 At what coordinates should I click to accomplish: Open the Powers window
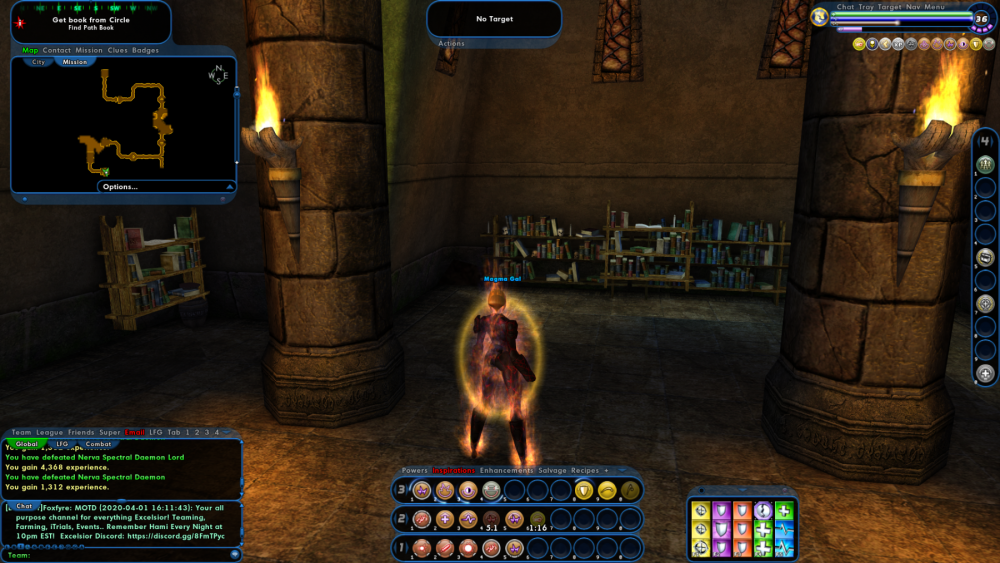click(x=414, y=470)
